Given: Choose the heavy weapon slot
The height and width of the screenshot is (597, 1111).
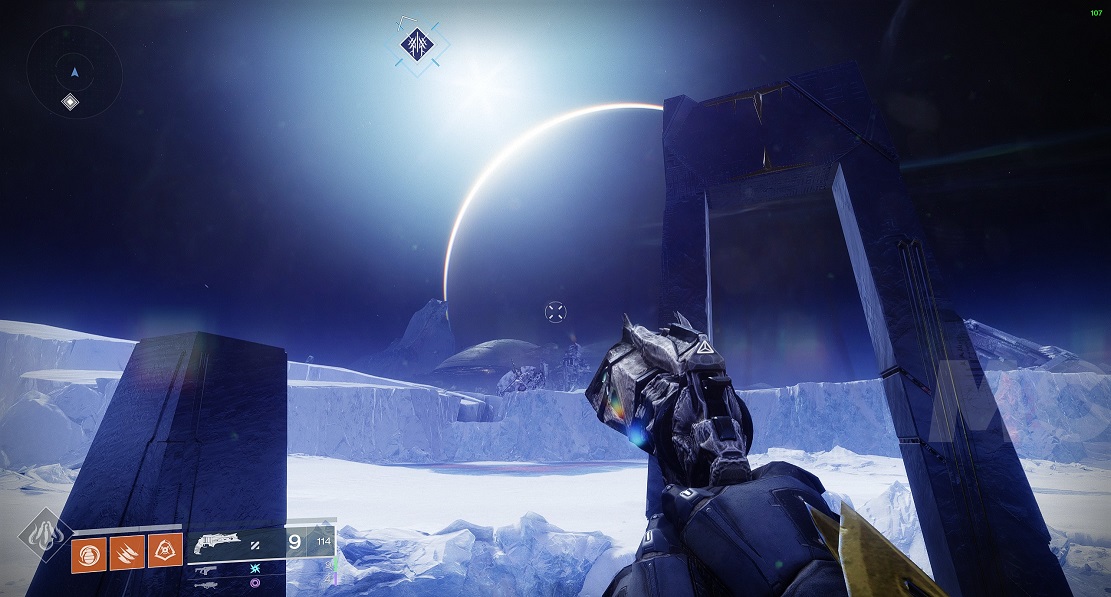Looking at the screenshot, I should point(208,582).
